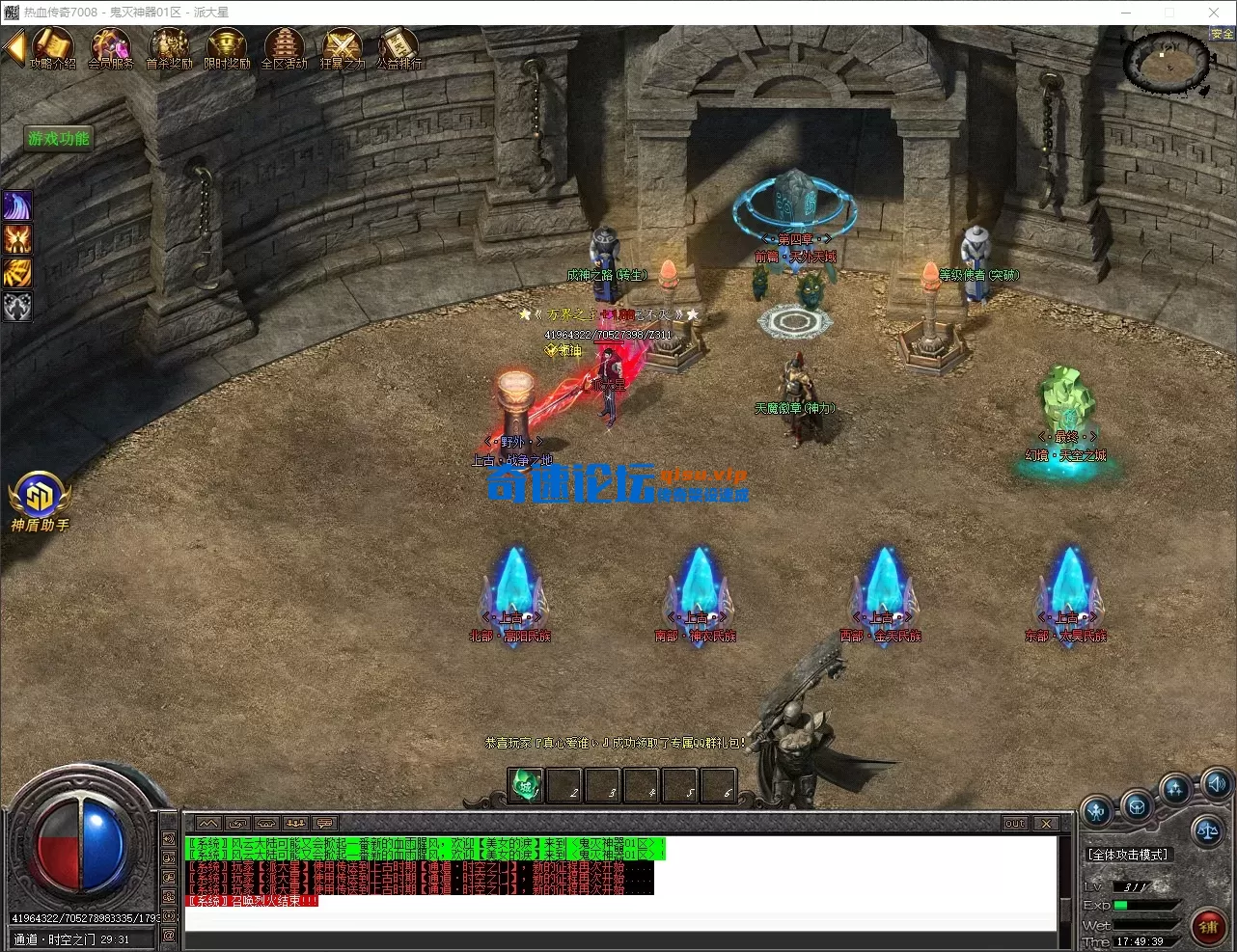Click the chat panel's out button

click(x=1015, y=824)
